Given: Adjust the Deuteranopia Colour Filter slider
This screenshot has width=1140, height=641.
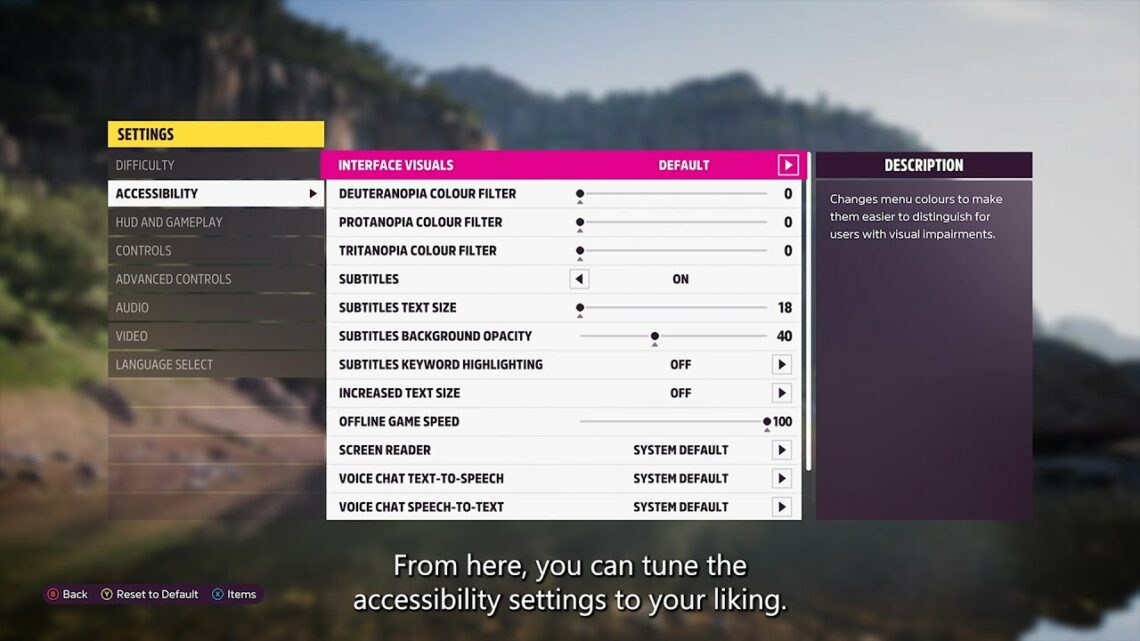Looking at the screenshot, I should 580,194.
